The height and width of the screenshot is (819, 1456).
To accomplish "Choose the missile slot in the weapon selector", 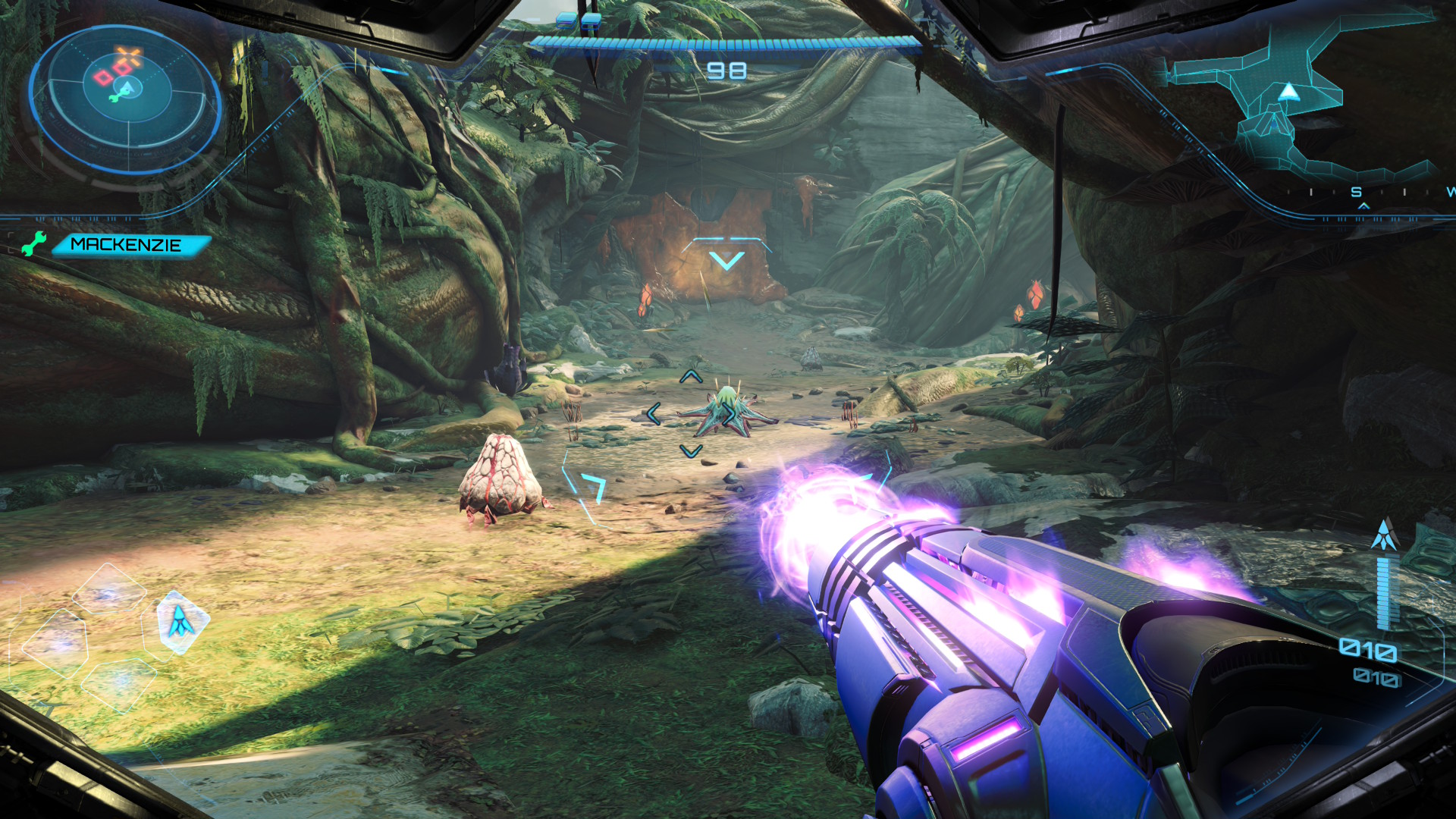I will 180,621.
